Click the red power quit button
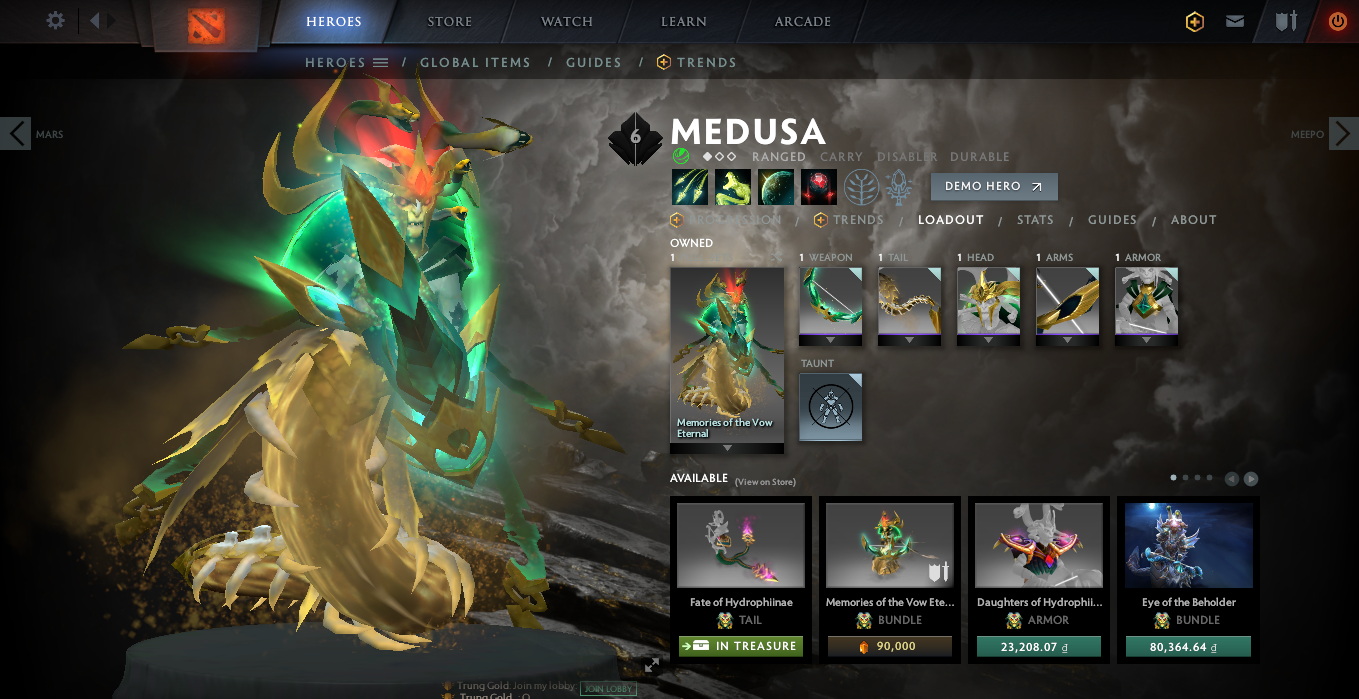This screenshot has width=1359, height=699. click(x=1337, y=21)
